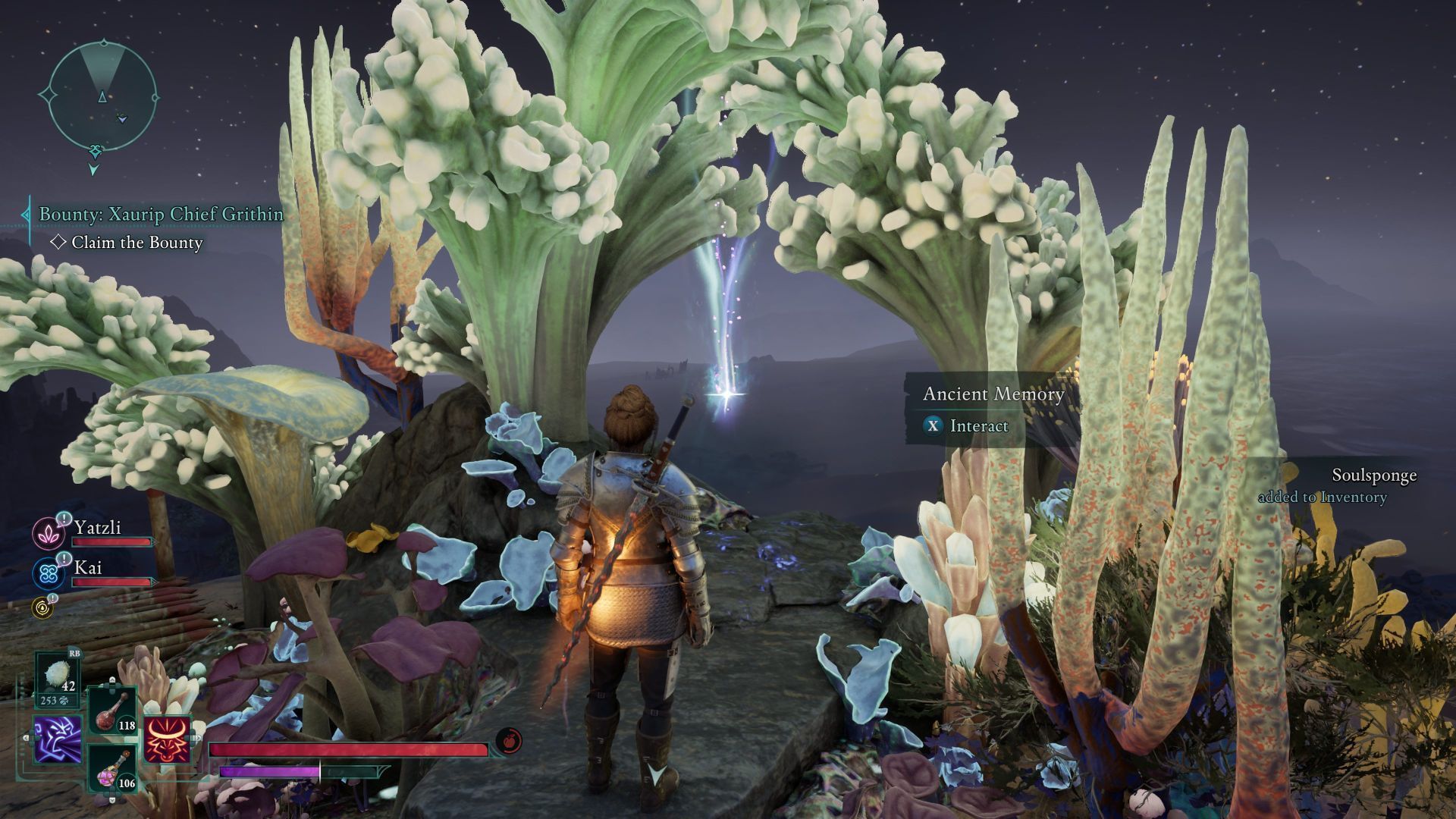
Task: Use the pink essence potion slot
Action: [112, 767]
